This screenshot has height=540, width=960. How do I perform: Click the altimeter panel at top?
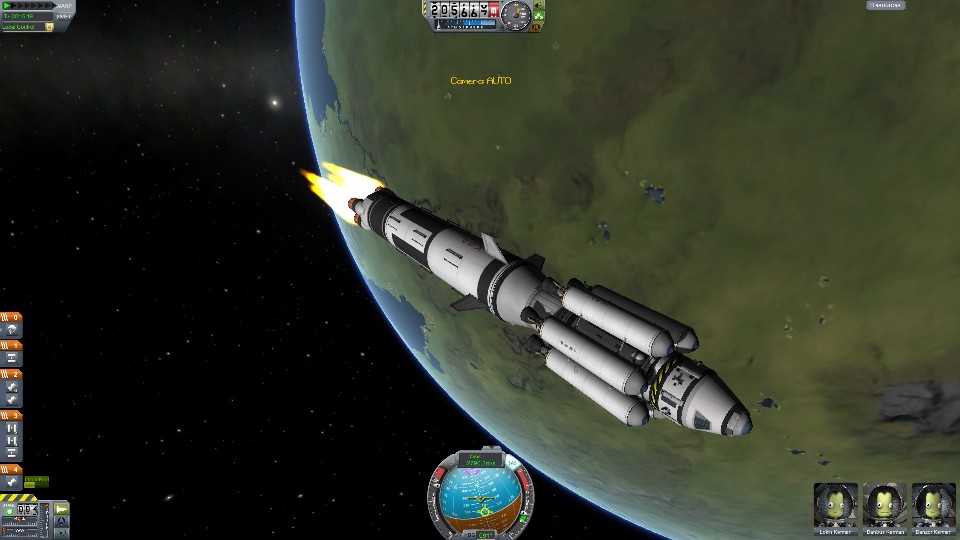(x=461, y=10)
